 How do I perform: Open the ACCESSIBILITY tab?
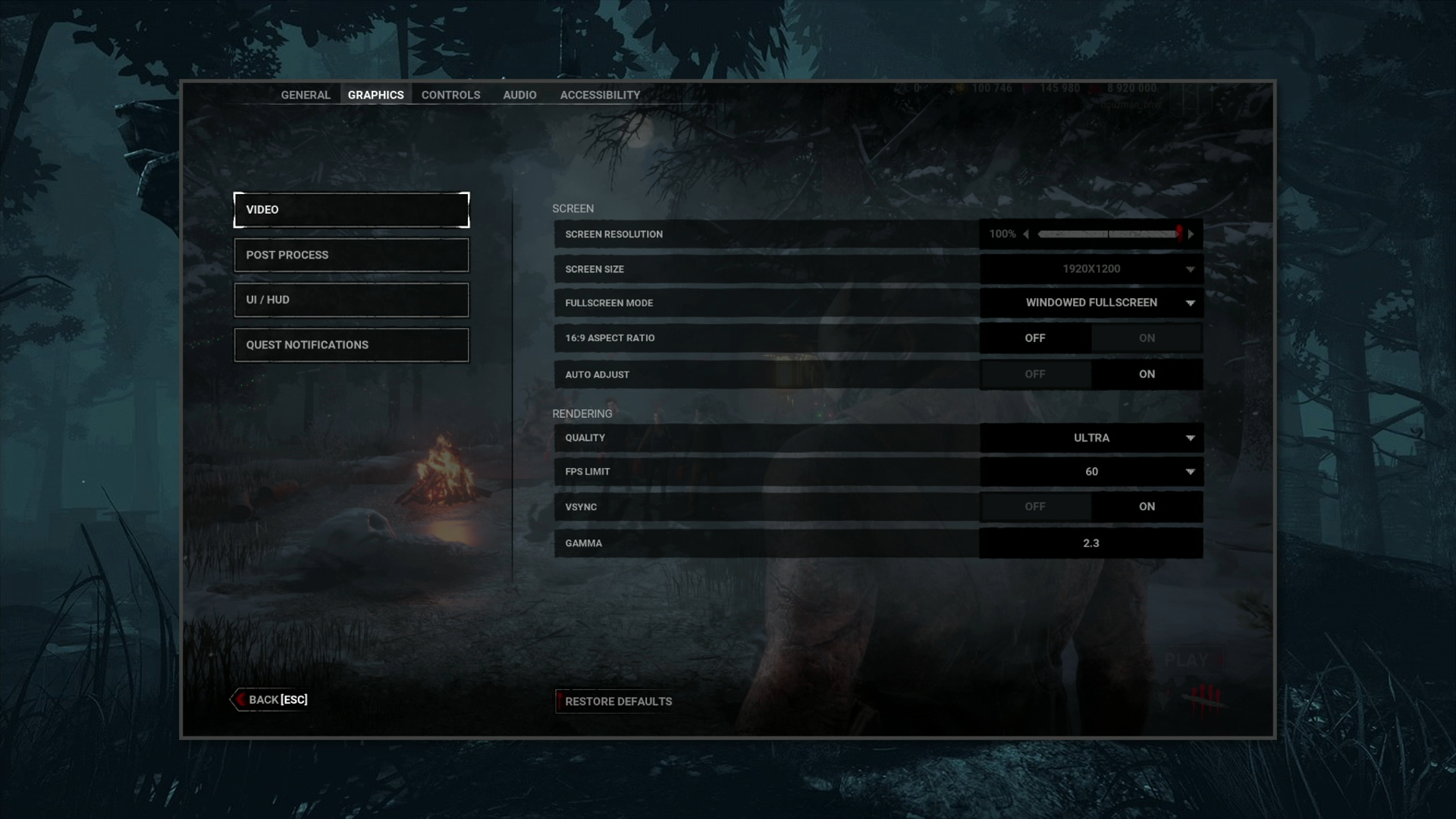(600, 94)
